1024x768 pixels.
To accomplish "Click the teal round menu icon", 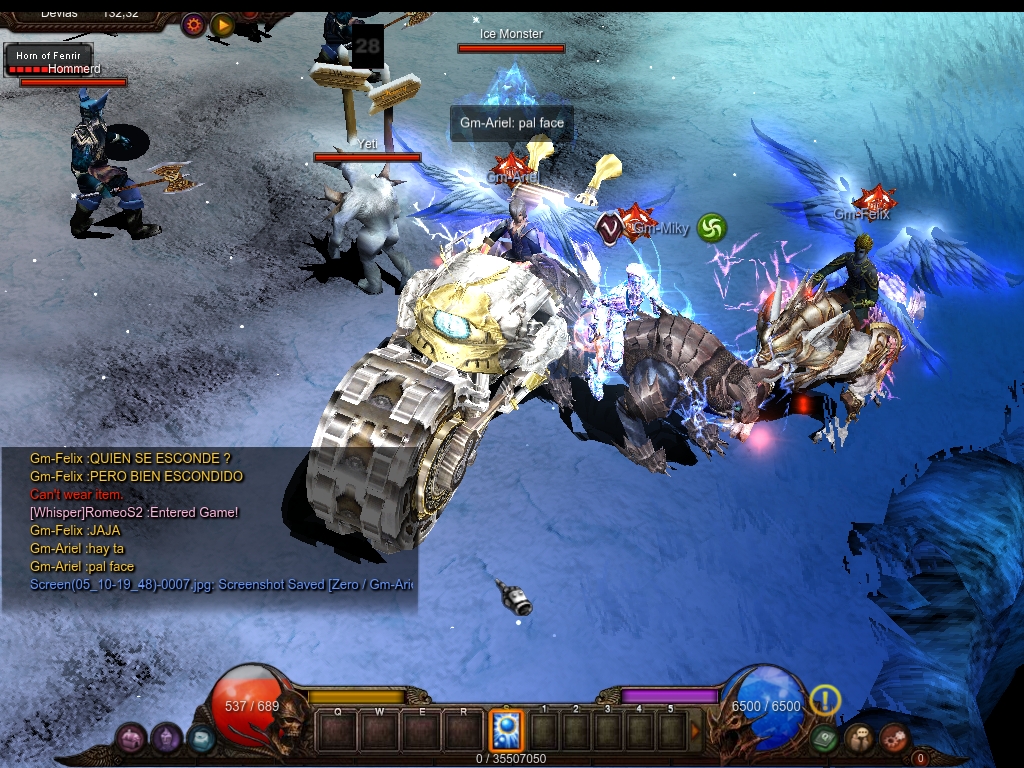I will [201, 739].
